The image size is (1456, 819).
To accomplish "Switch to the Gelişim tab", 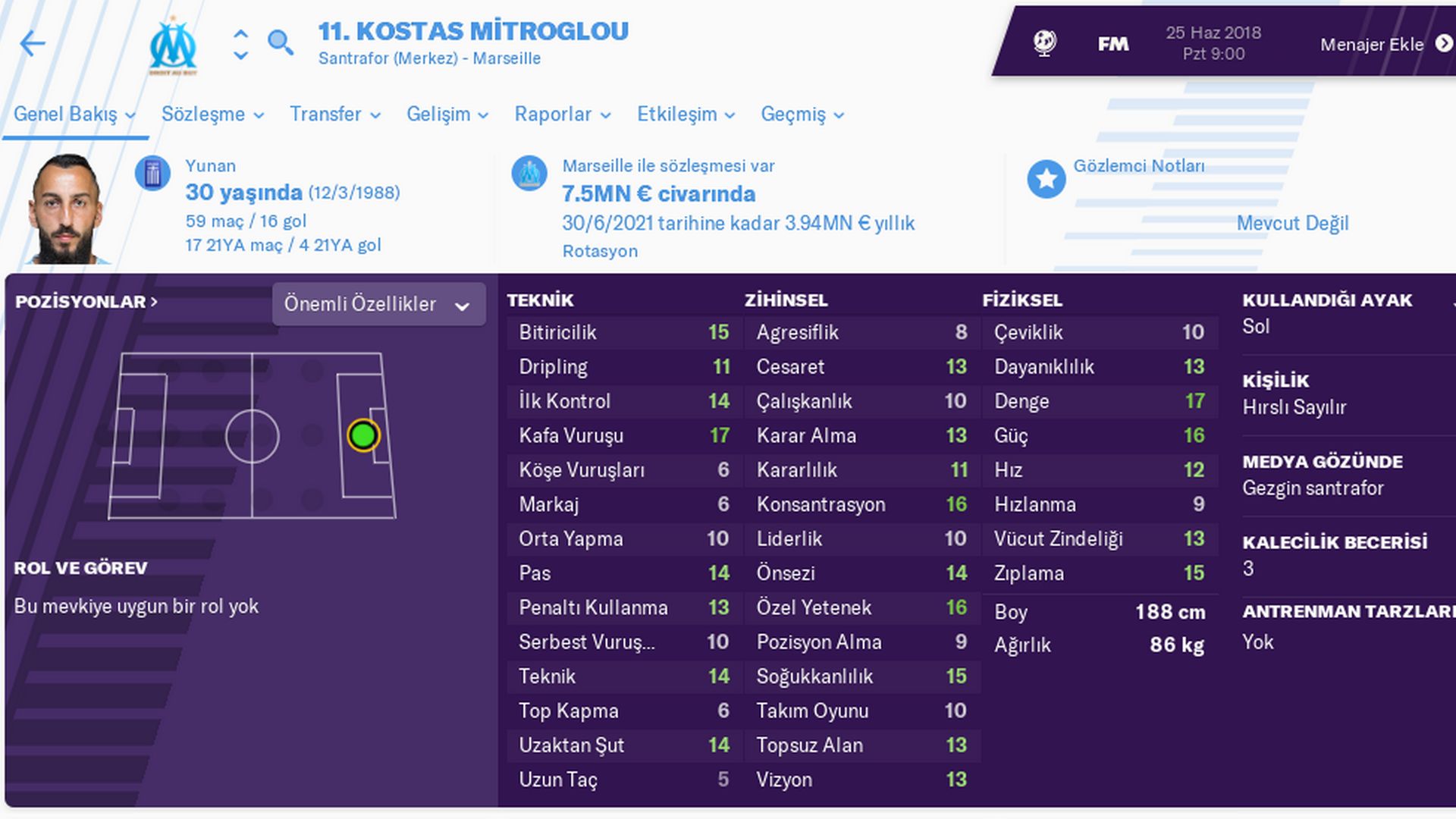I will pyautogui.click(x=447, y=115).
